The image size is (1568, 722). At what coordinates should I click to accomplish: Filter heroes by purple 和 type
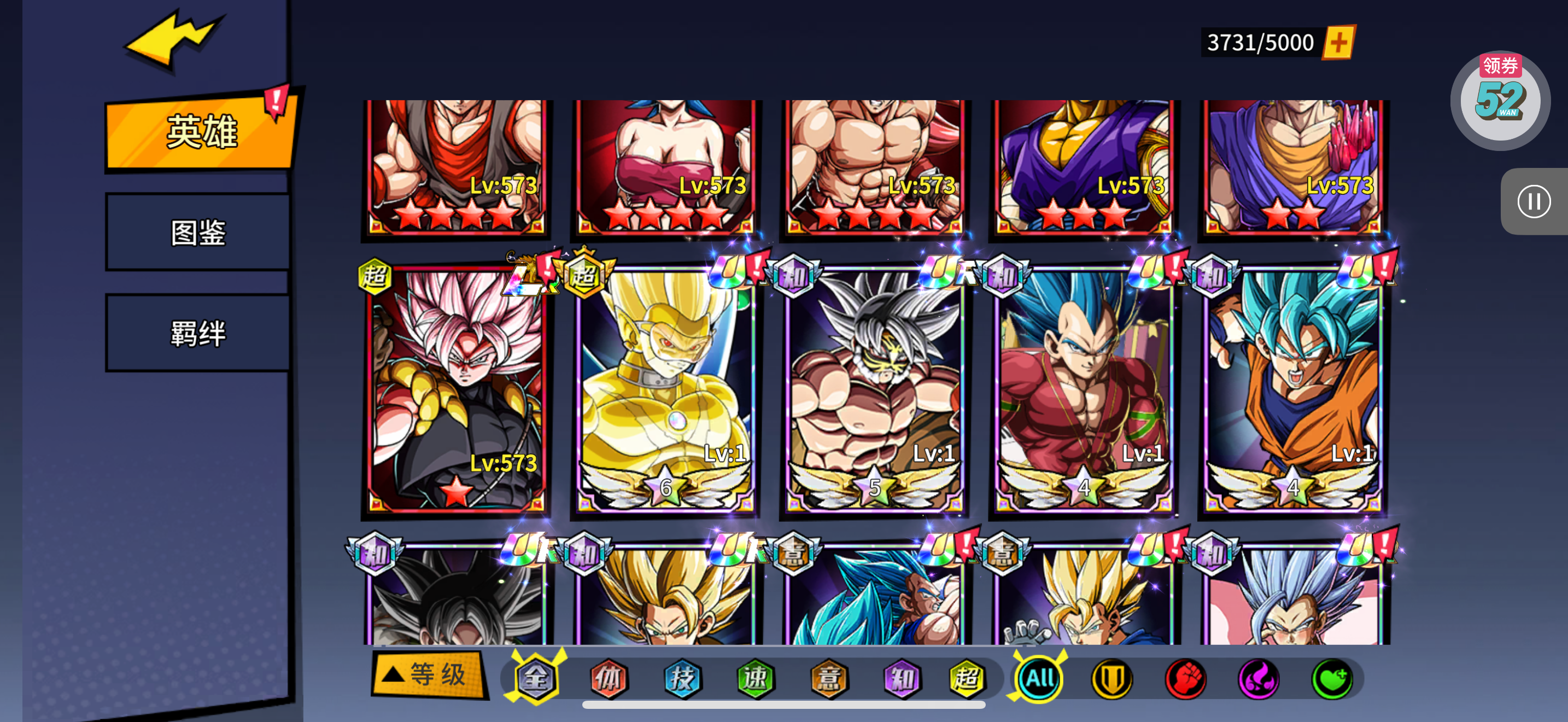(x=902, y=678)
